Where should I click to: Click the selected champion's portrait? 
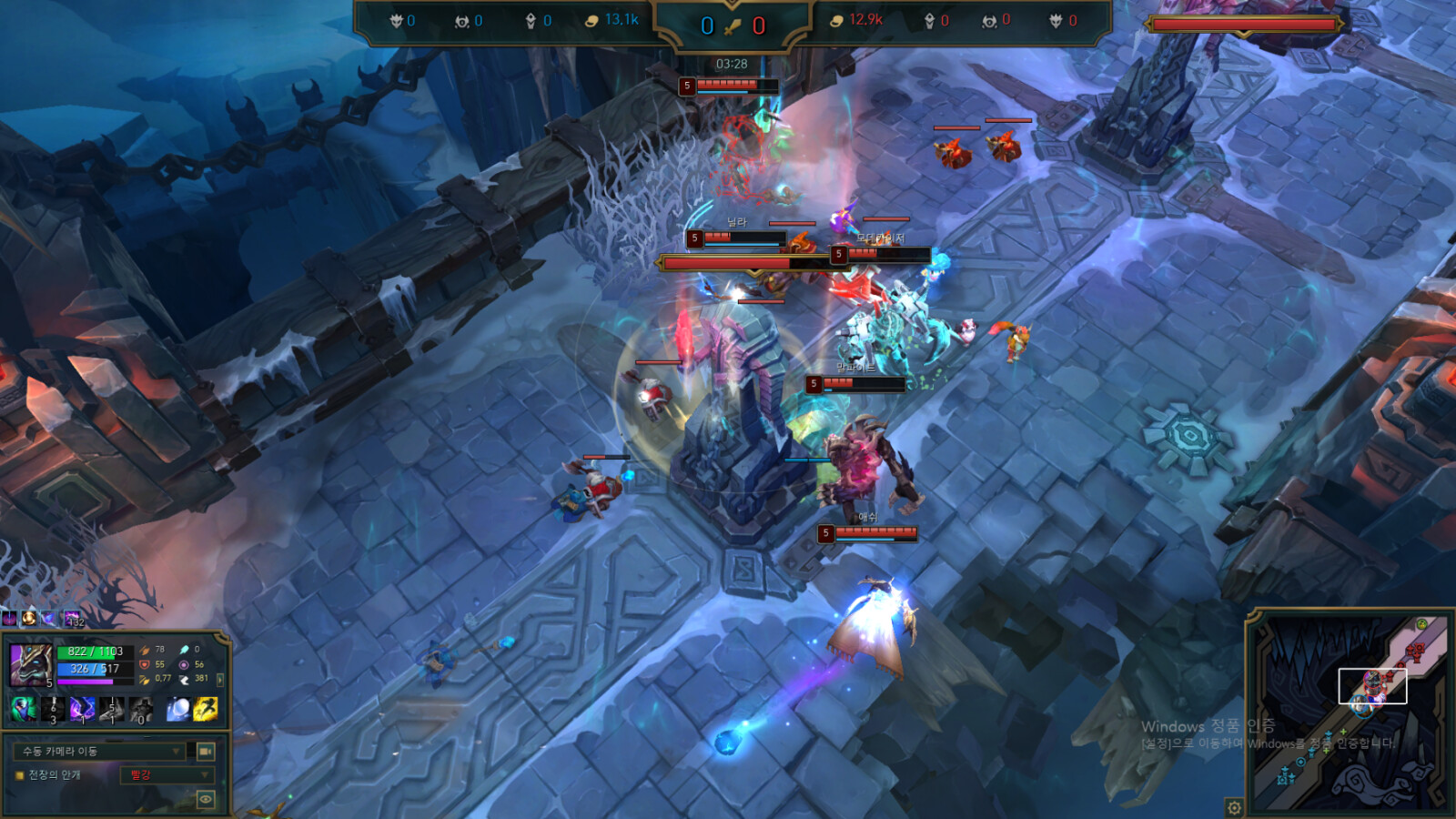pos(31,664)
